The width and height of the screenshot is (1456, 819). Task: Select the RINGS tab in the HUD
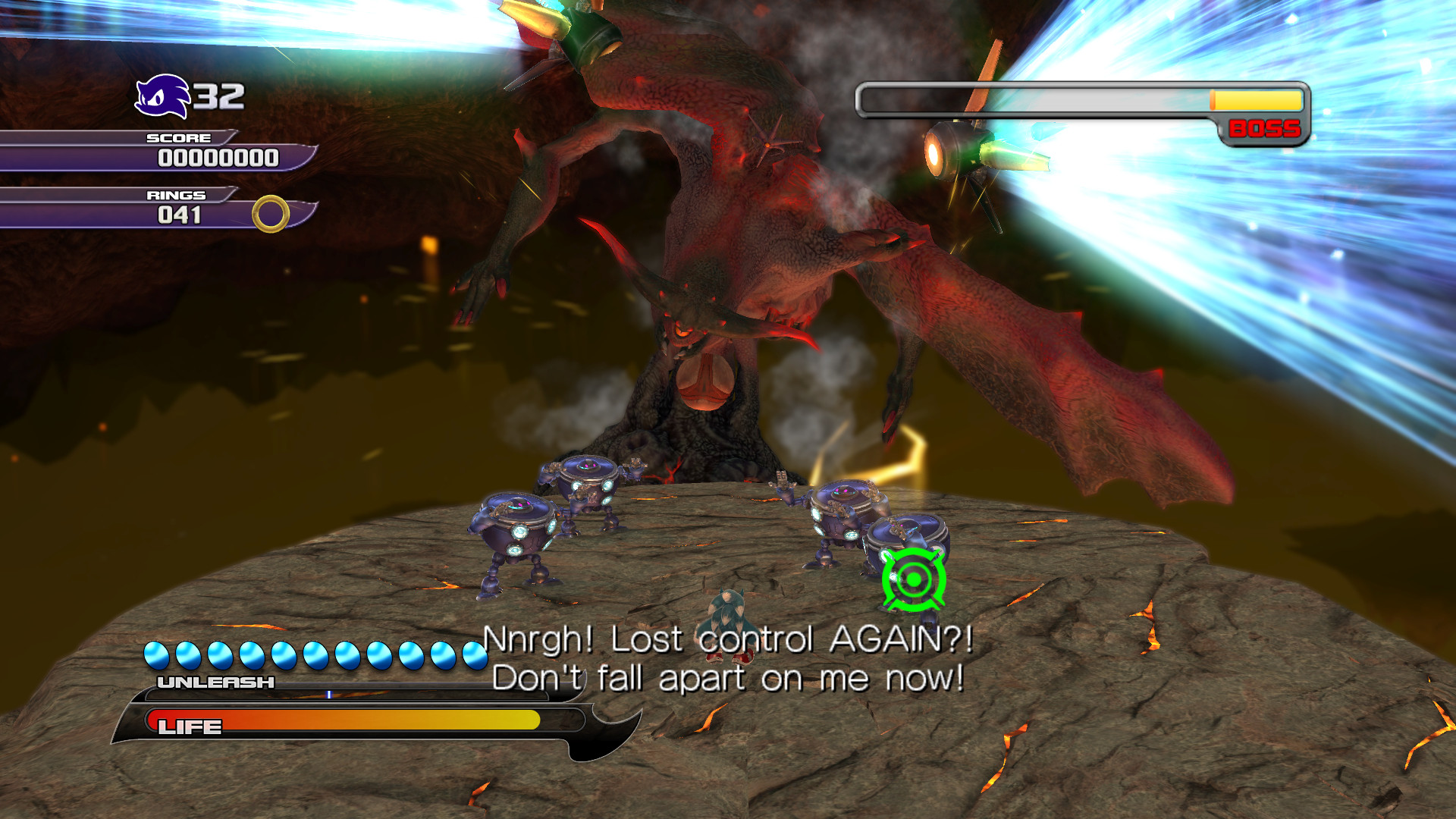[176, 195]
